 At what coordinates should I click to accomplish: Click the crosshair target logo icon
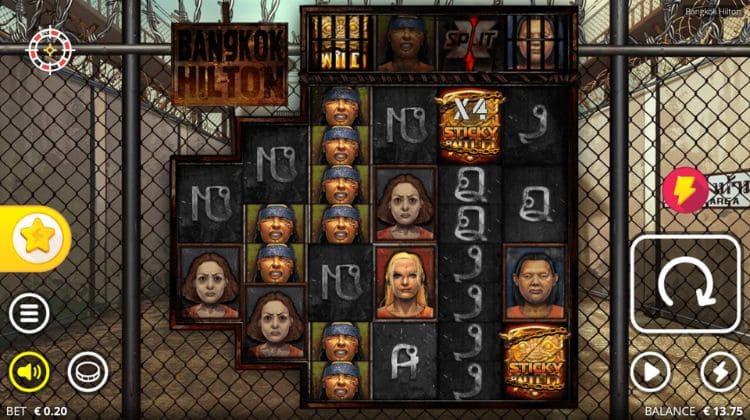[46, 46]
